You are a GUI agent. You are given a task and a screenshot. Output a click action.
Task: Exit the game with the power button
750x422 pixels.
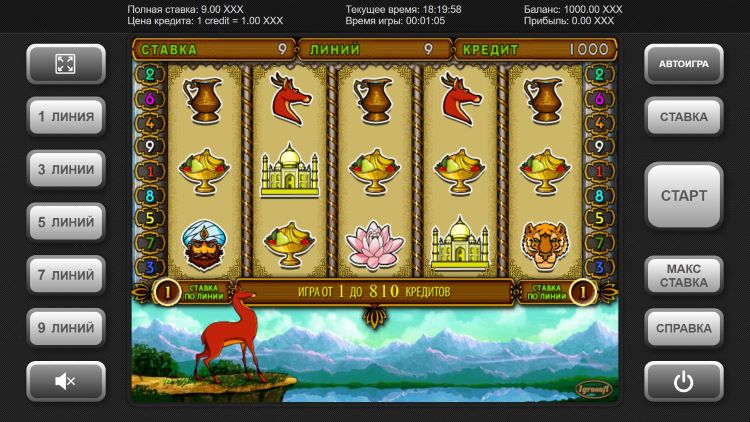tap(683, 381)
